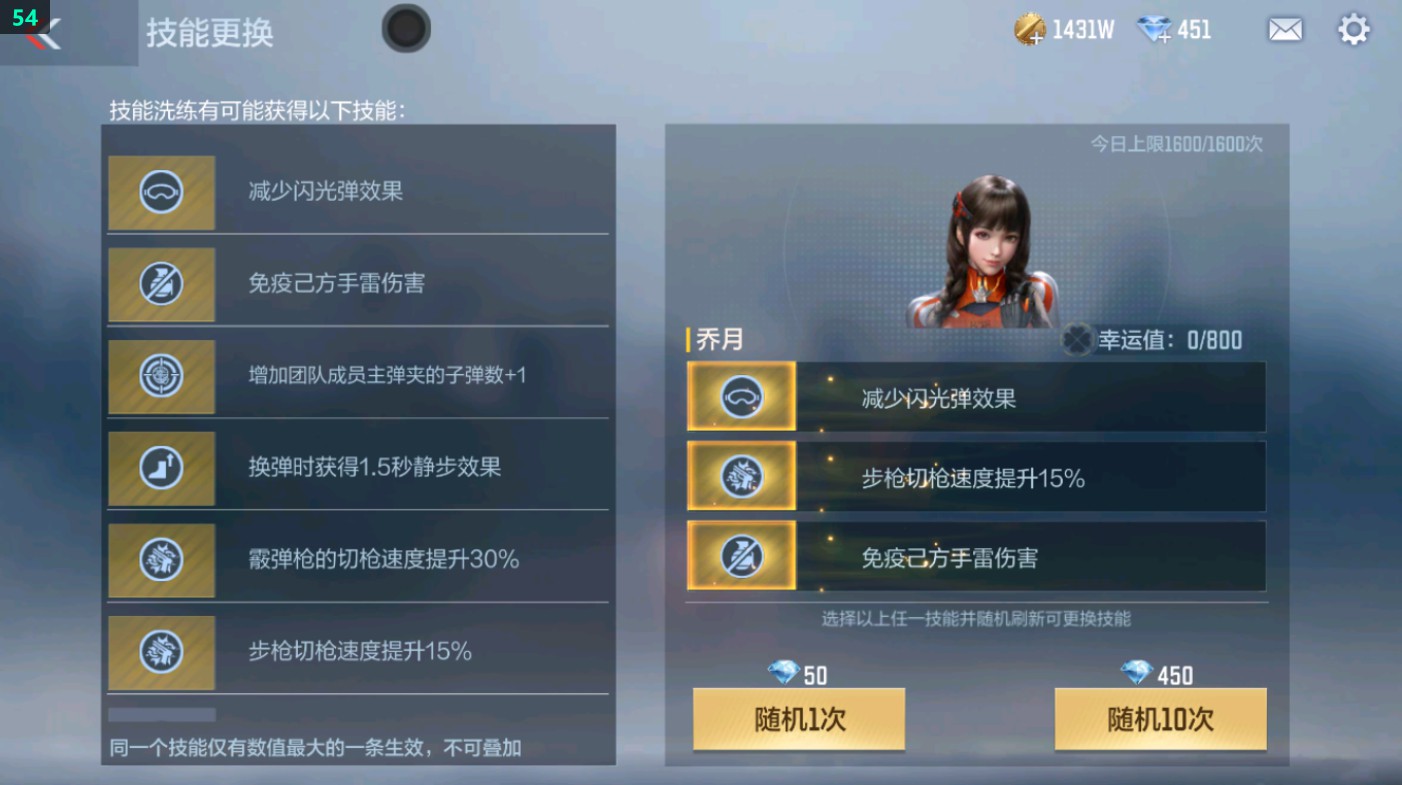The image size is (1402, 785).
Task: Click the 免疫己方手雷伤害 grenade skill icon
Action: [x=161, y=284]
